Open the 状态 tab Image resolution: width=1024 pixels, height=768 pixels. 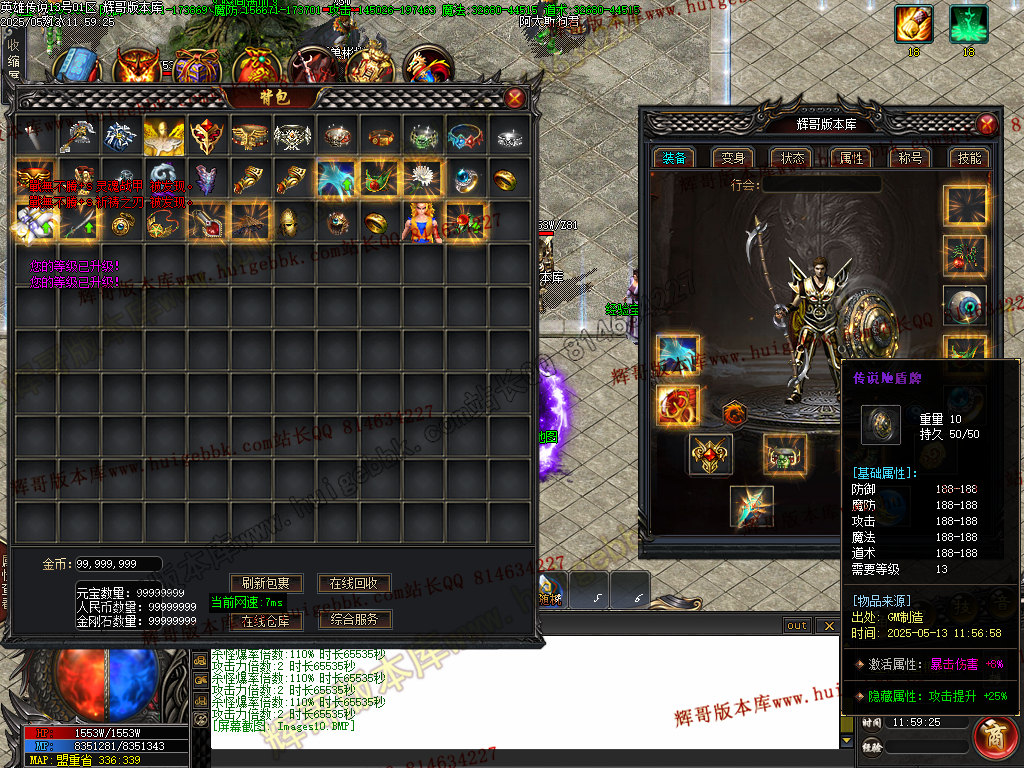[792, 158]
